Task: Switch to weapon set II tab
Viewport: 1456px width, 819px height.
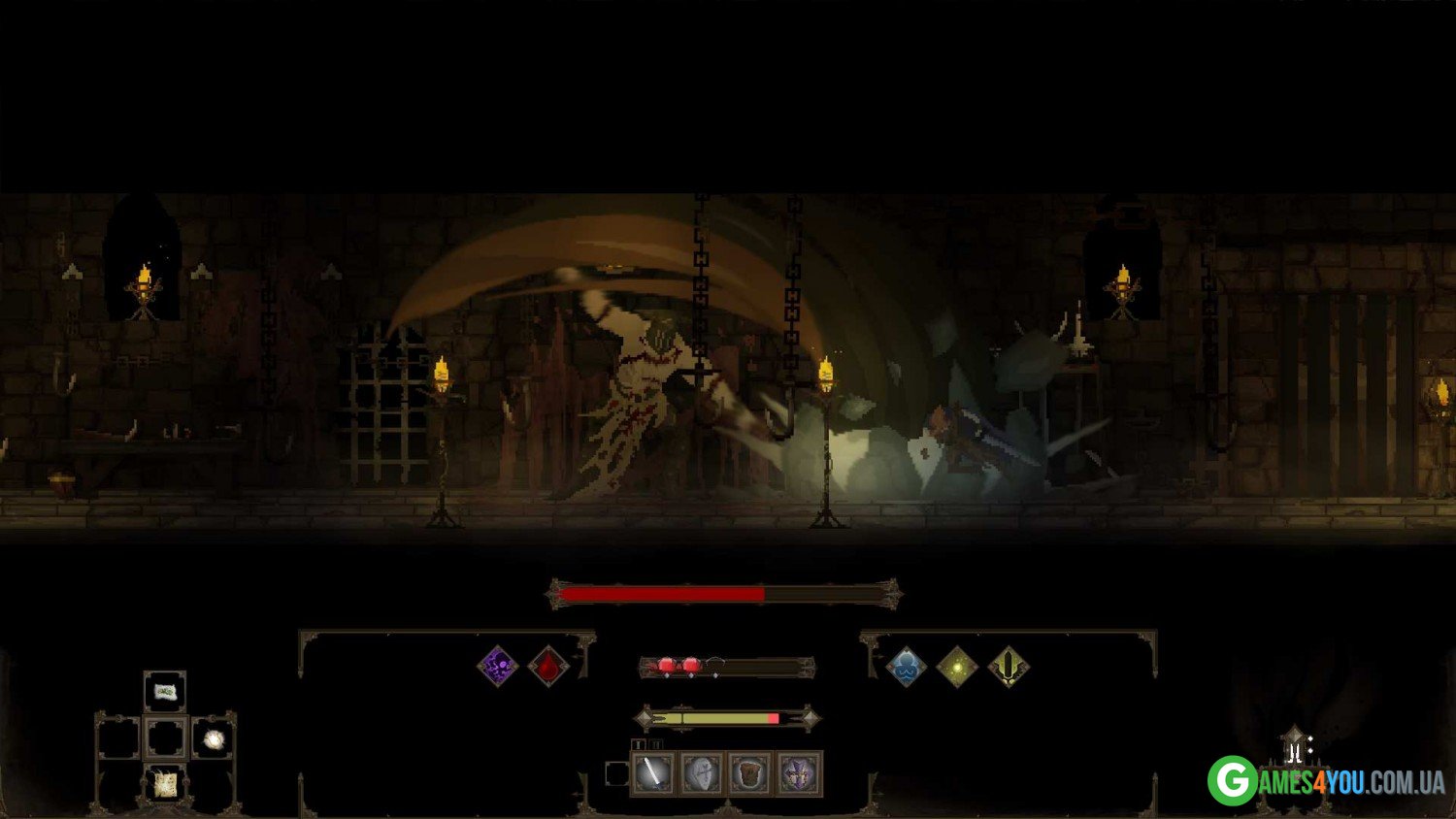Action: 655,745
